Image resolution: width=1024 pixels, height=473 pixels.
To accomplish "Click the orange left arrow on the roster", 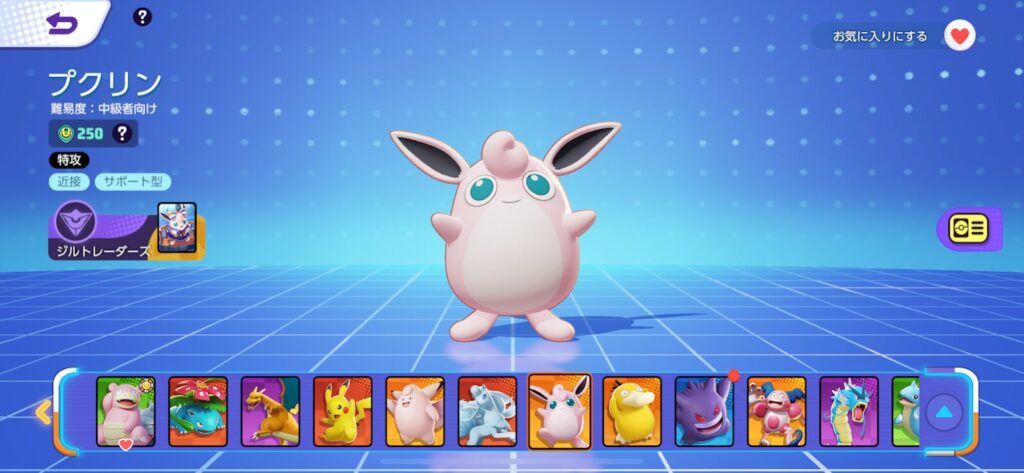I will click(x=43, y=411).
